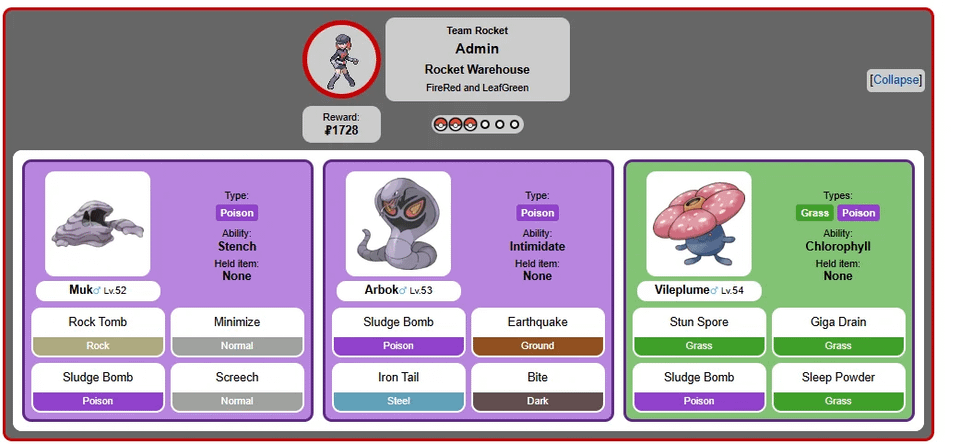The height and width of the screenshot is (444, 960).
Task: Open the Stench ability link
Action: 237,246
